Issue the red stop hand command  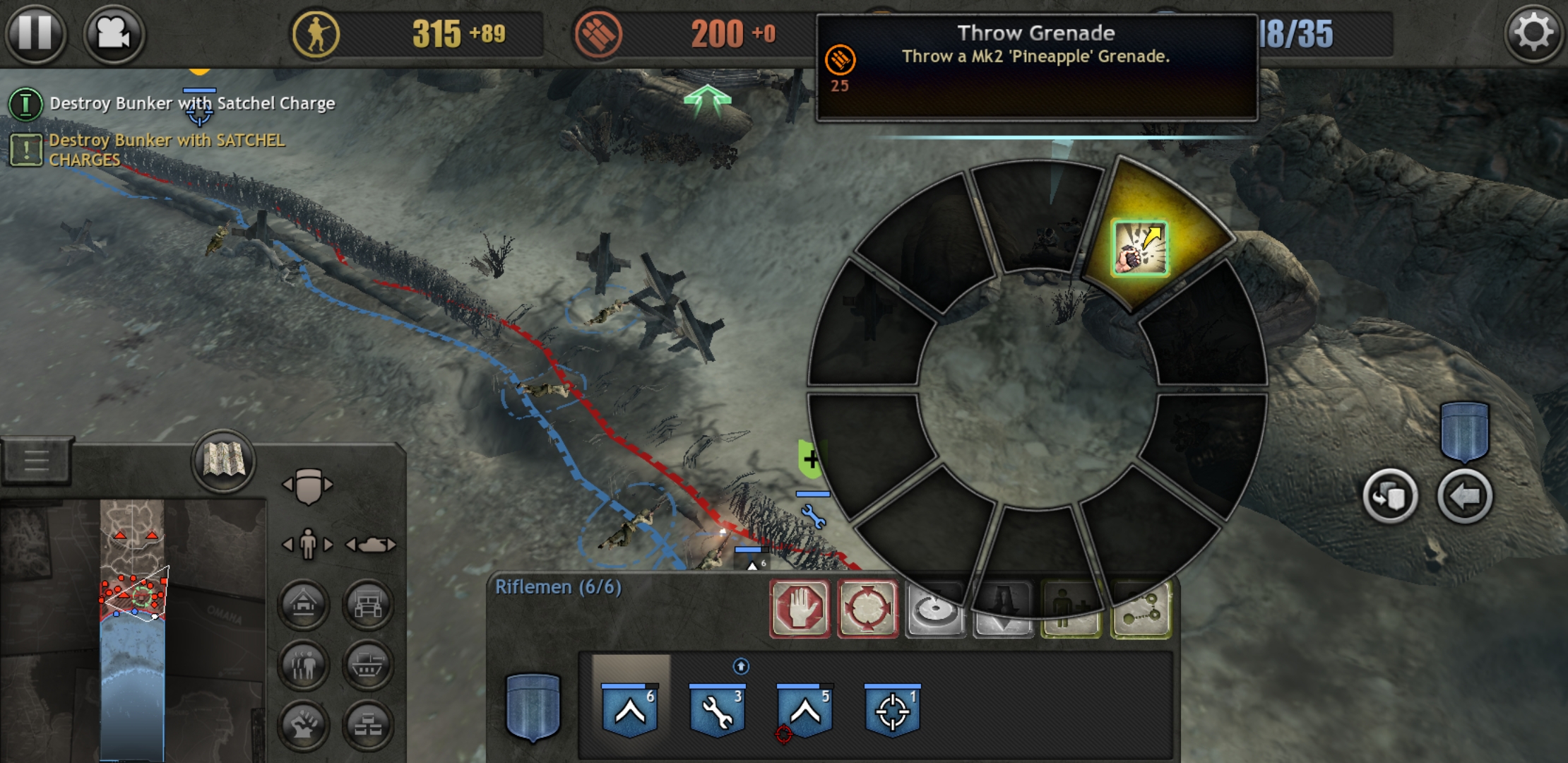800,608
